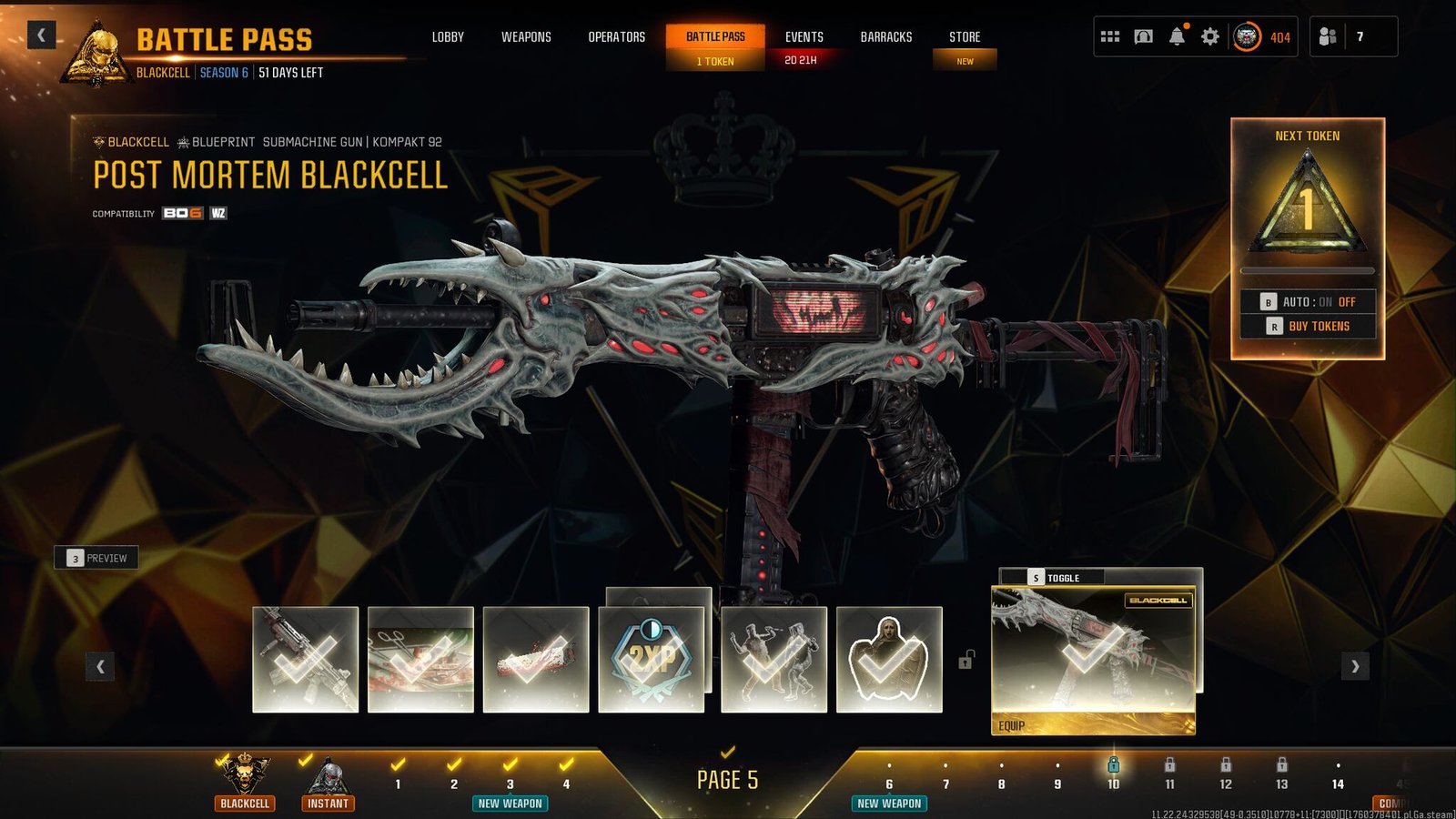Click the Buy Tokens button
The height and width of the screenshot is (819, 1456).
[x=1308, y=326]
